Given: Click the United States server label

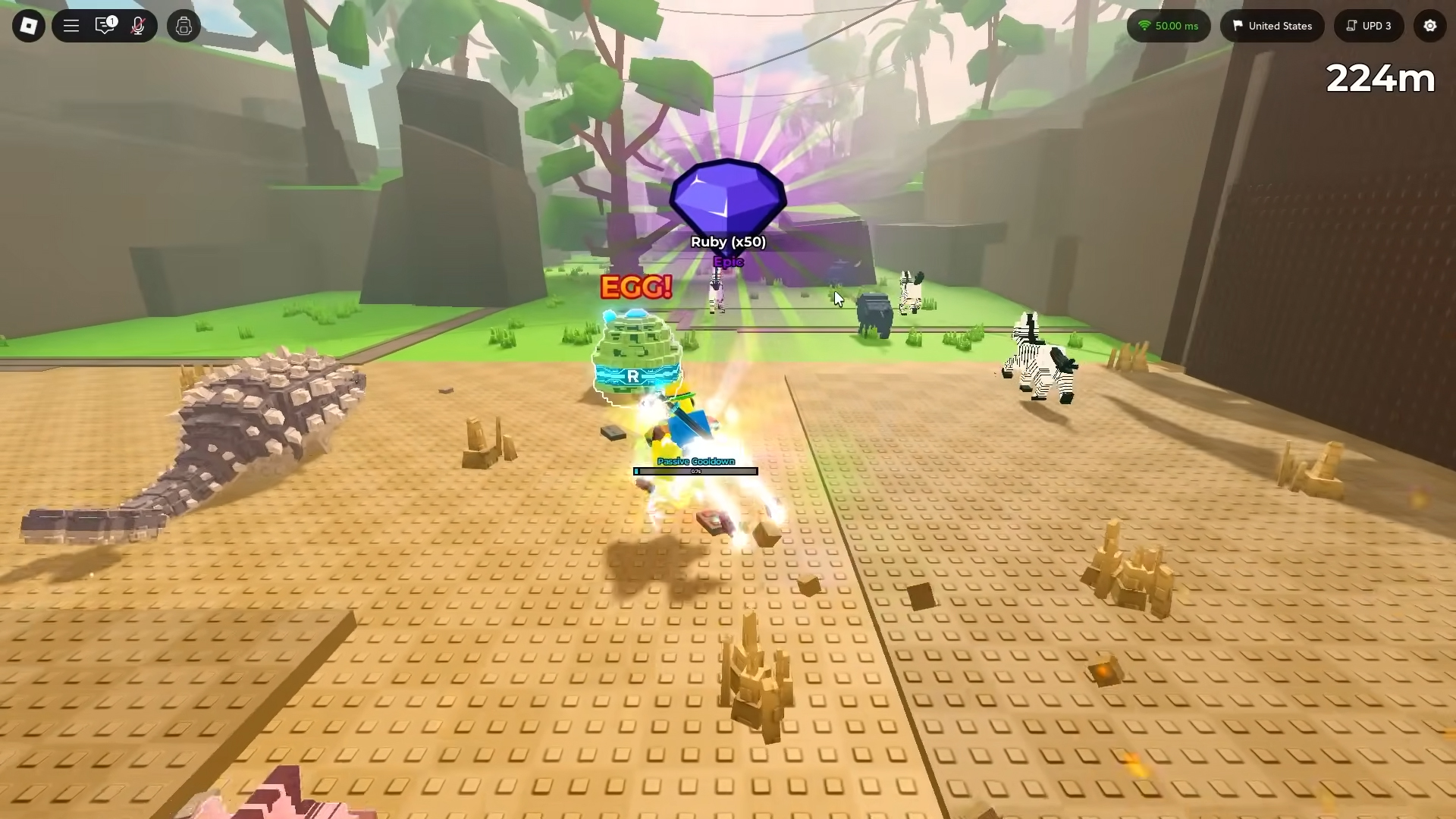Looking at the screenshot, I should [x=1280, y=26].
